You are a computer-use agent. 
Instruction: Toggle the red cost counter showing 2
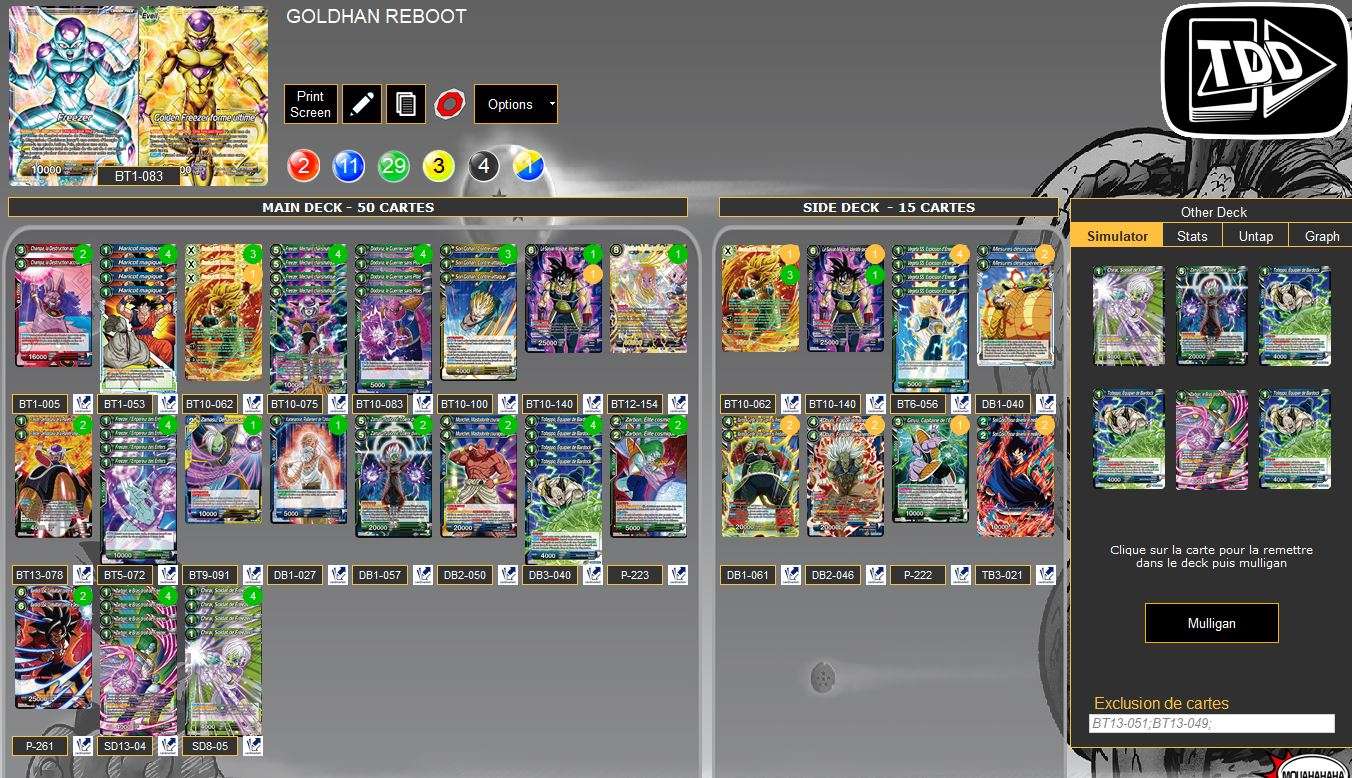pyautogui.click(x=303, y=165)
